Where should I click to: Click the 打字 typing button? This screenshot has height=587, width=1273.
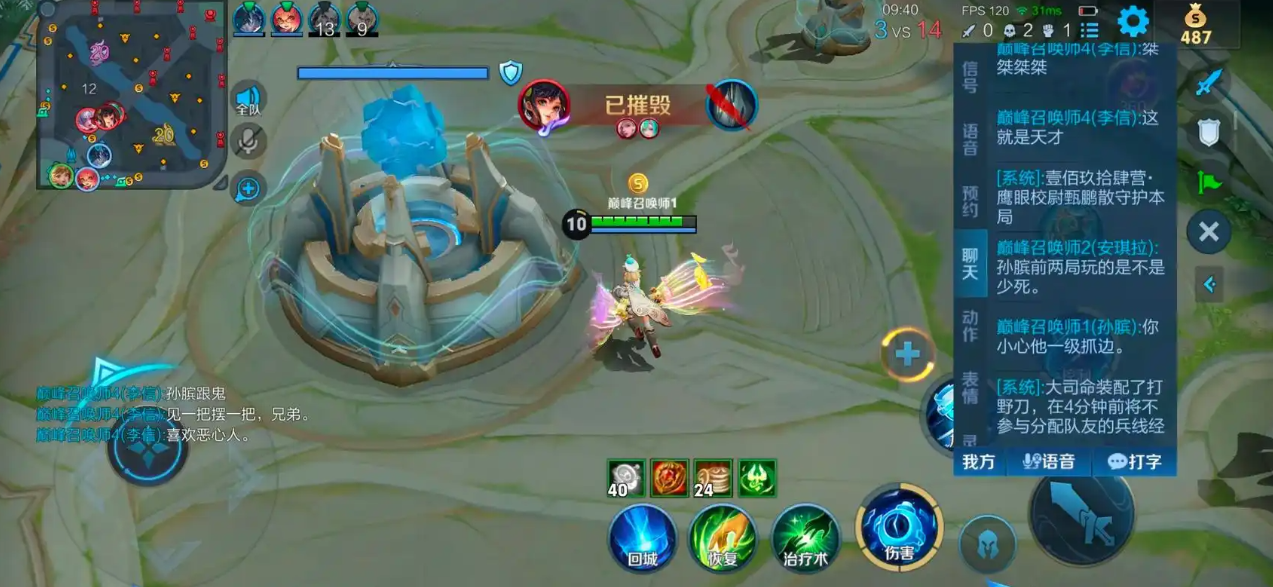tap(1134, 461)
